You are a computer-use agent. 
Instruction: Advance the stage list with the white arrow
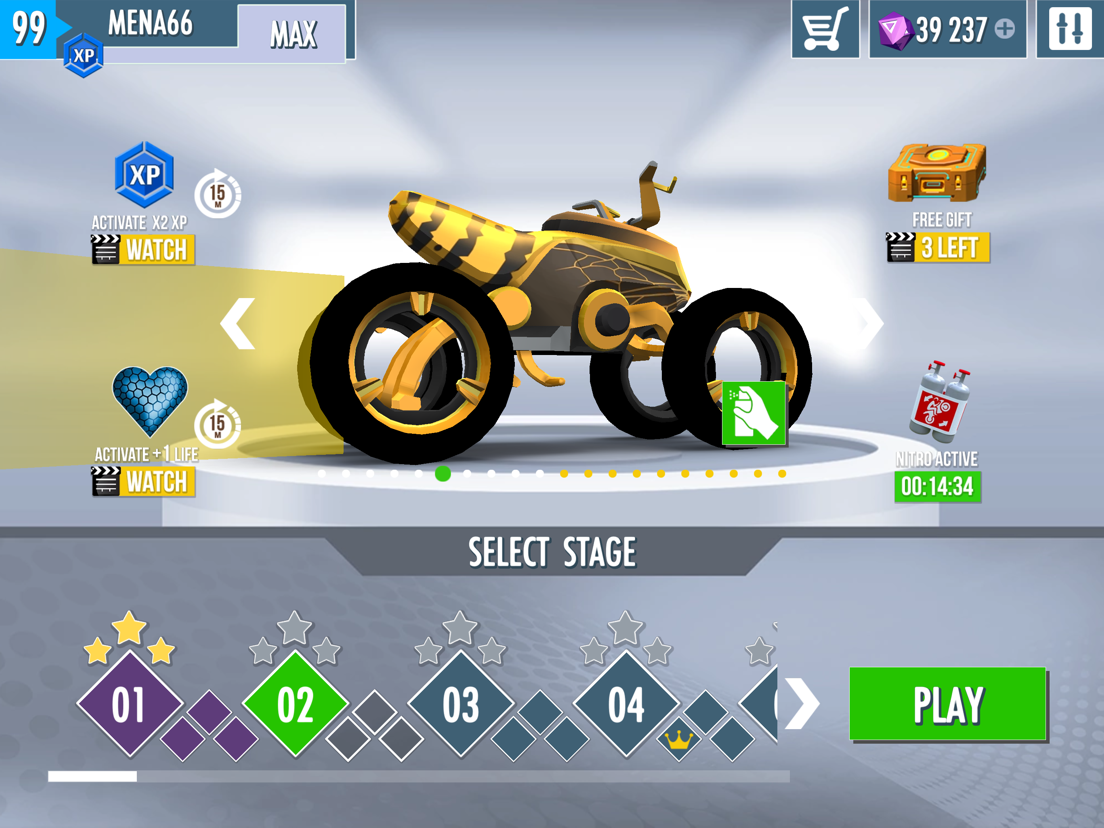click(802, 704)
